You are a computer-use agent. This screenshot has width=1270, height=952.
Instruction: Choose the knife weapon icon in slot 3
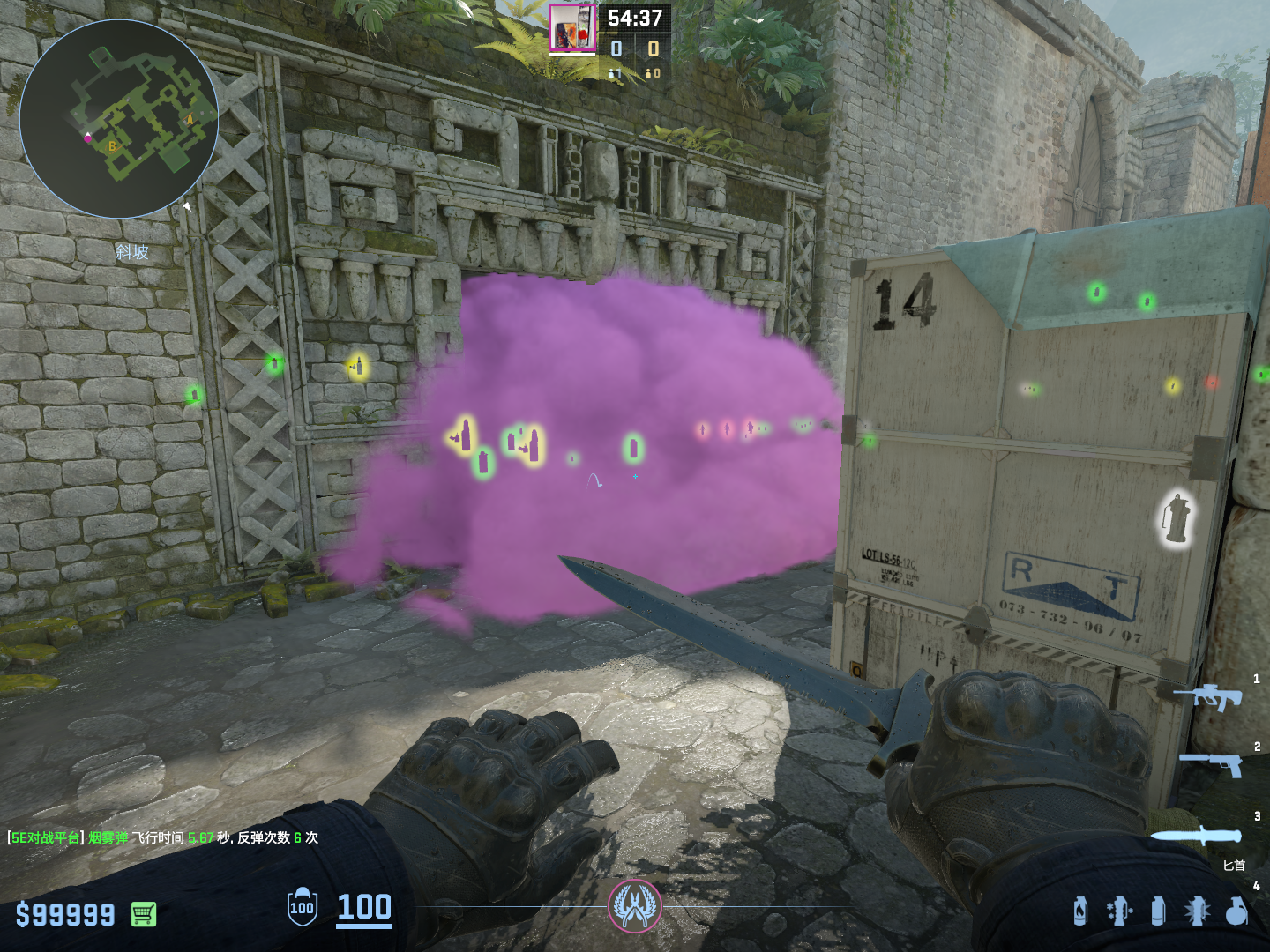[1195, 836]
